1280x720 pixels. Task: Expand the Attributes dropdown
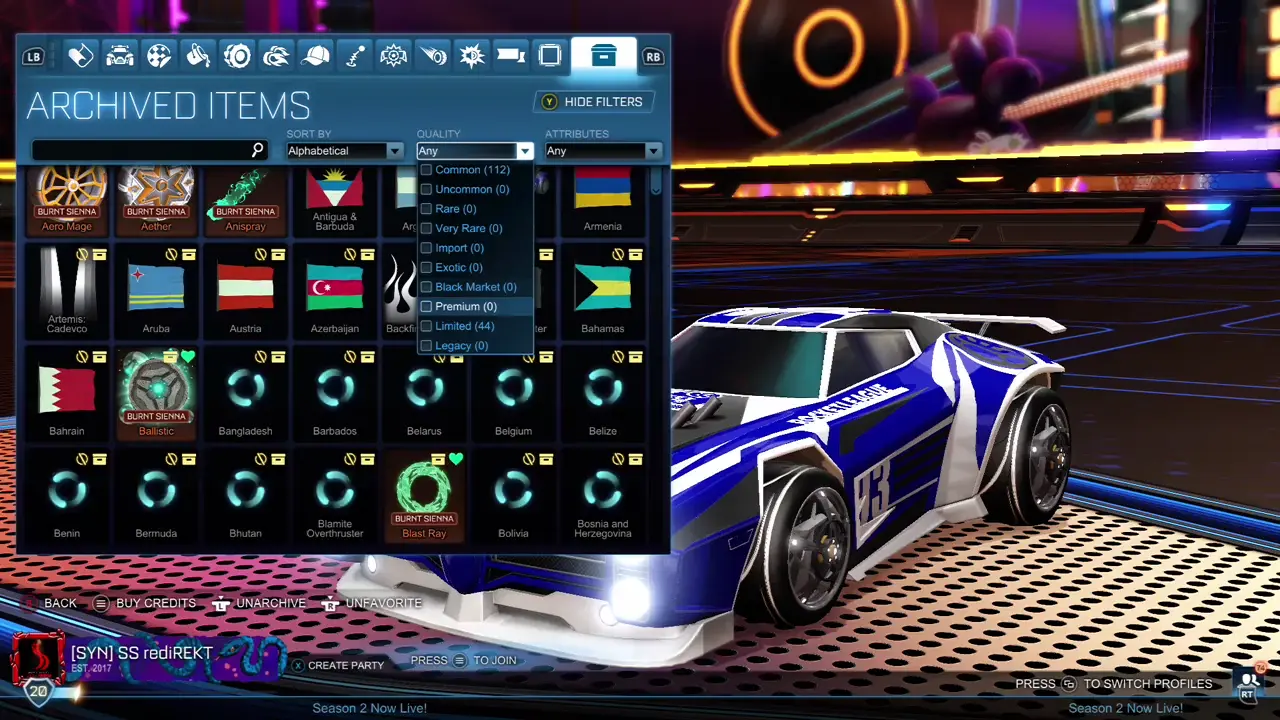[x=602, y=150]
